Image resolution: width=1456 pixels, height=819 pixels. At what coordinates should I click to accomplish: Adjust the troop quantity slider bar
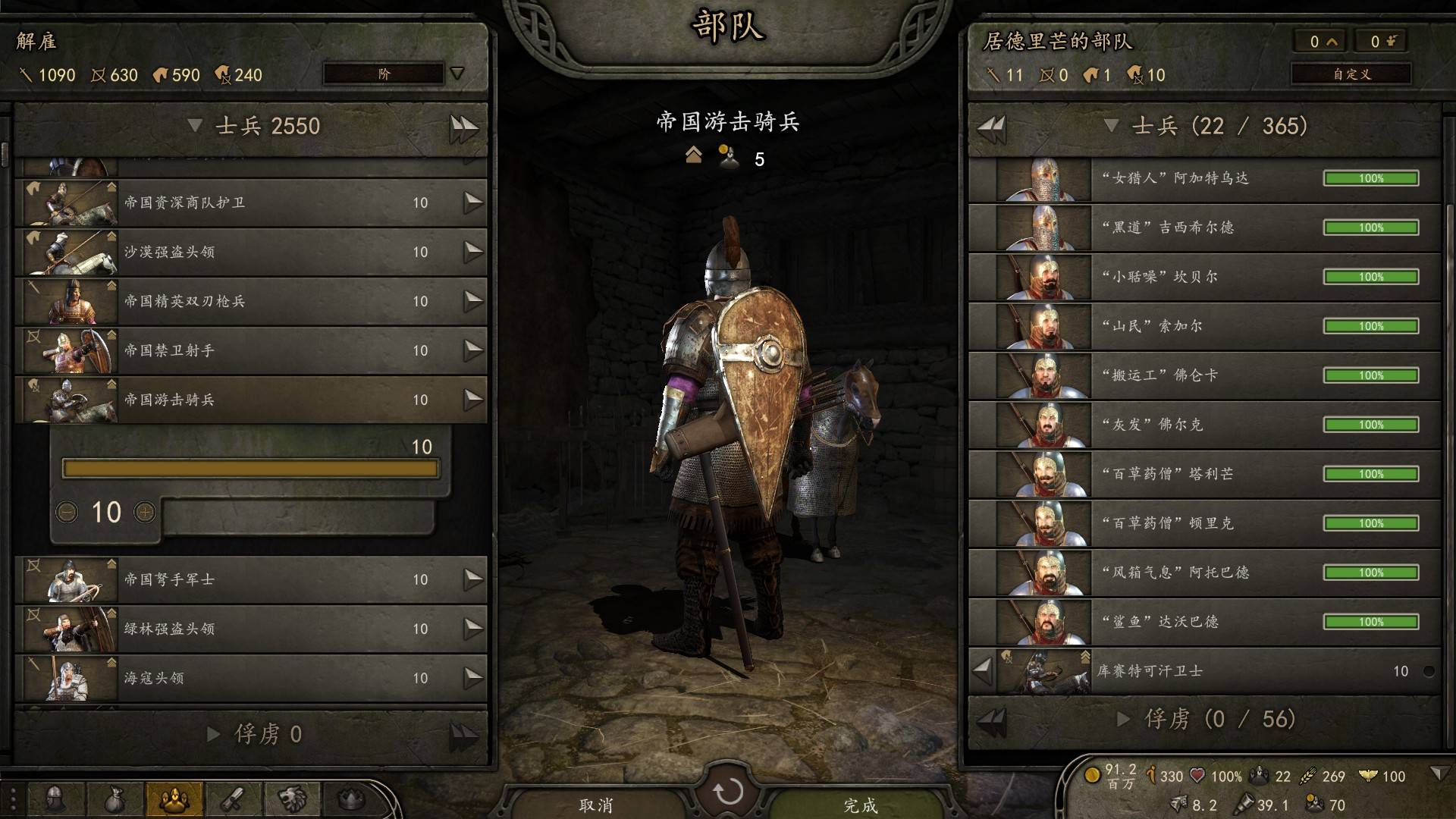[x=250, y=469]
